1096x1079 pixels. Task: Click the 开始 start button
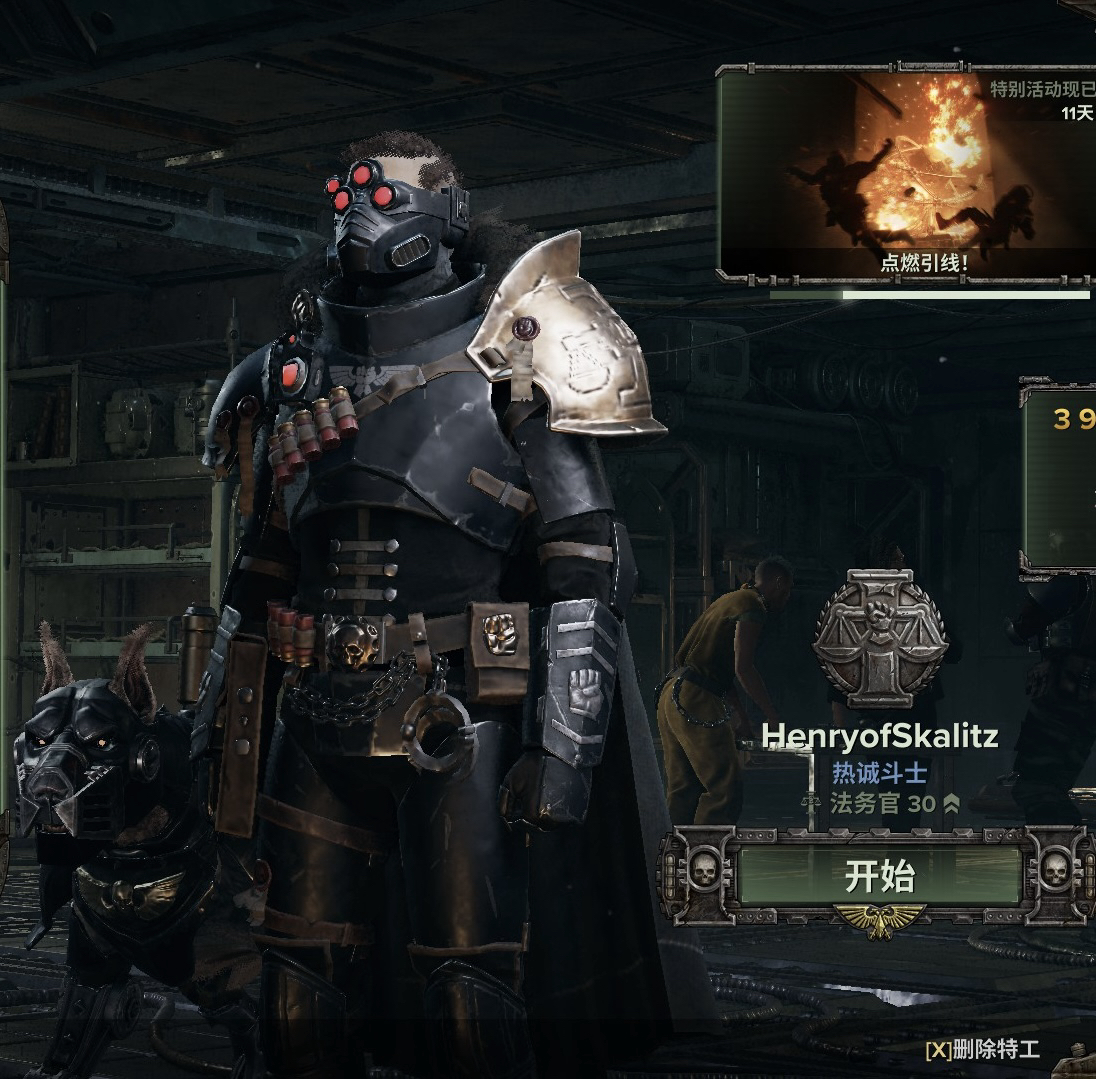pos(879,877)
